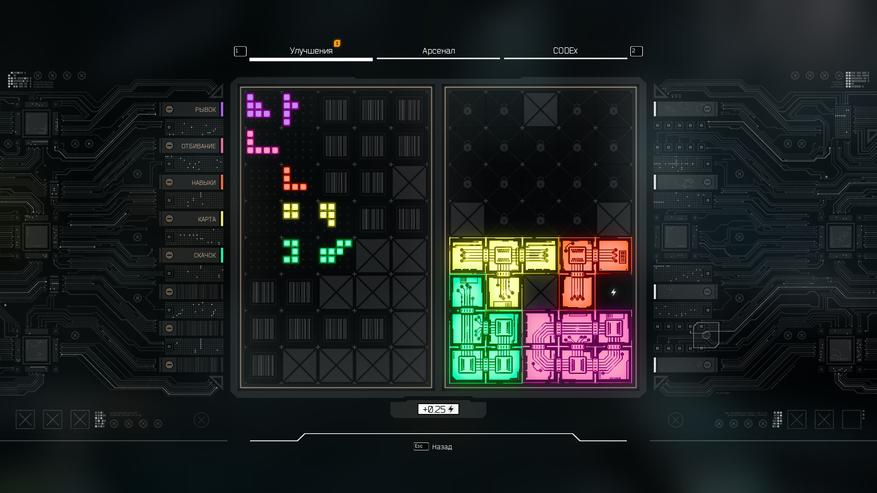Switch to the Улучшения tab
The height and width of the screenshot is (493, 877).
click(310, 50)
